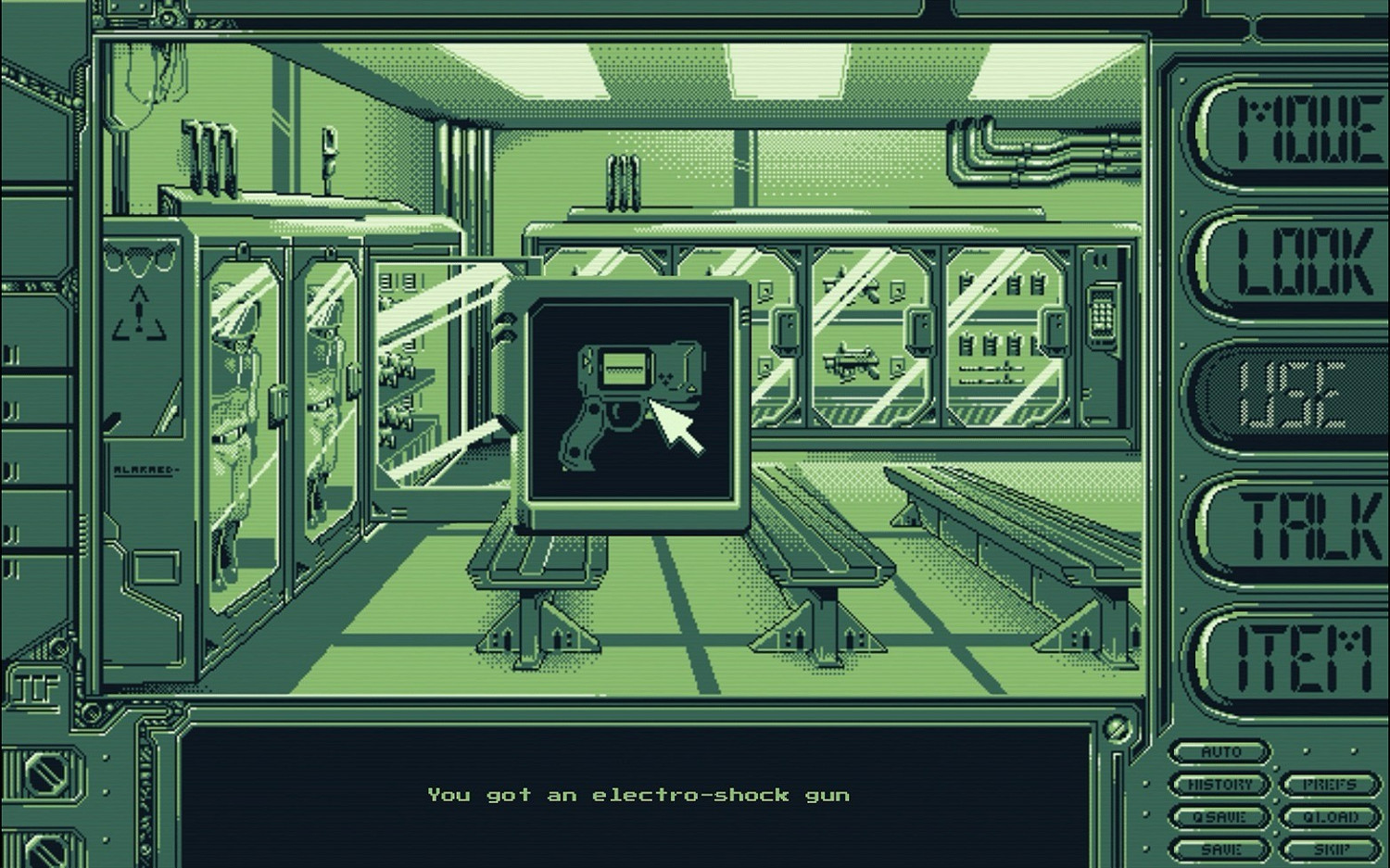Open the PREFS menu
Screen dimensions: 1390x868
tap(1329, 783)
